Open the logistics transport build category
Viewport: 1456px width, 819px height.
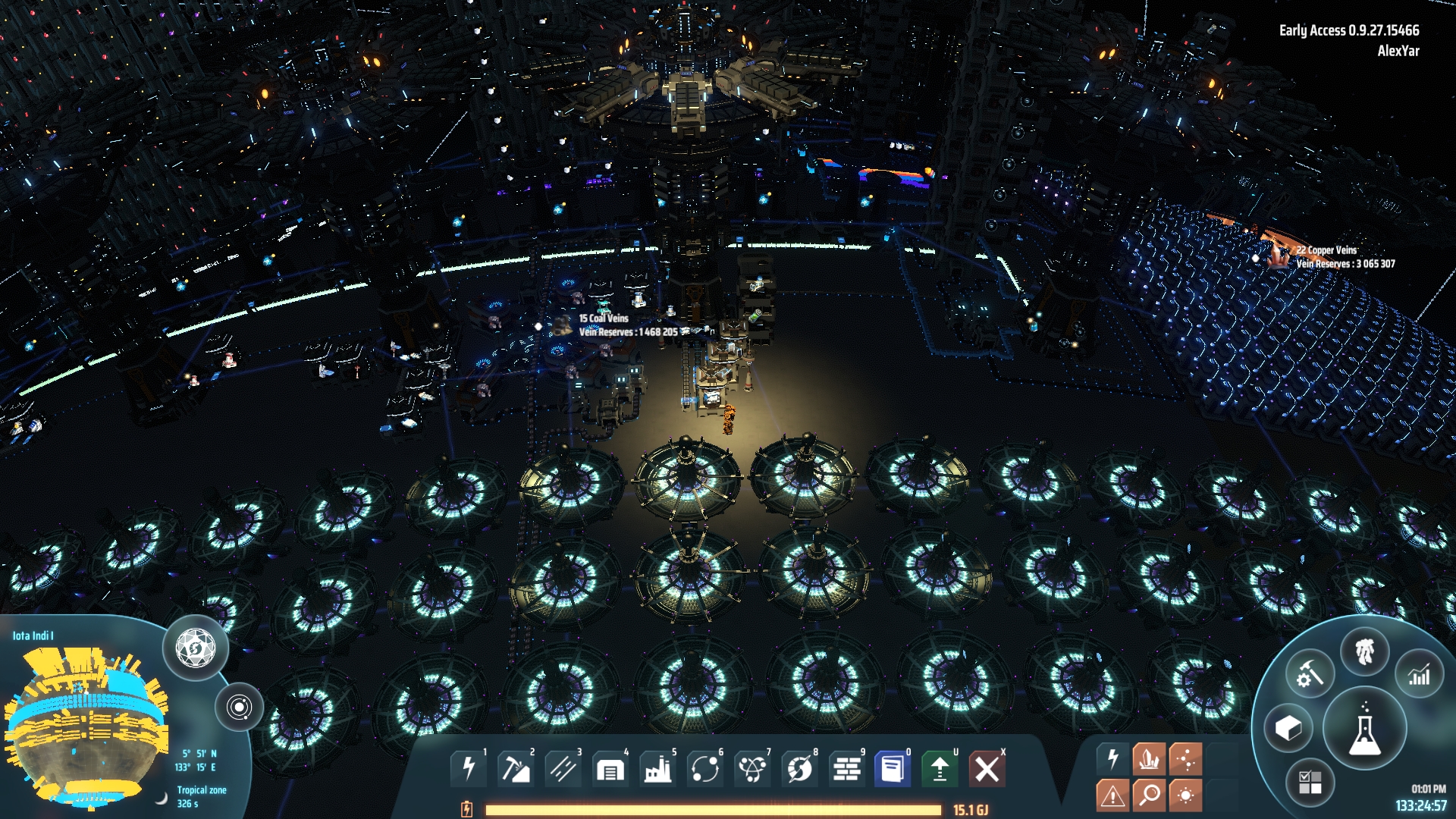coord(704,769)
